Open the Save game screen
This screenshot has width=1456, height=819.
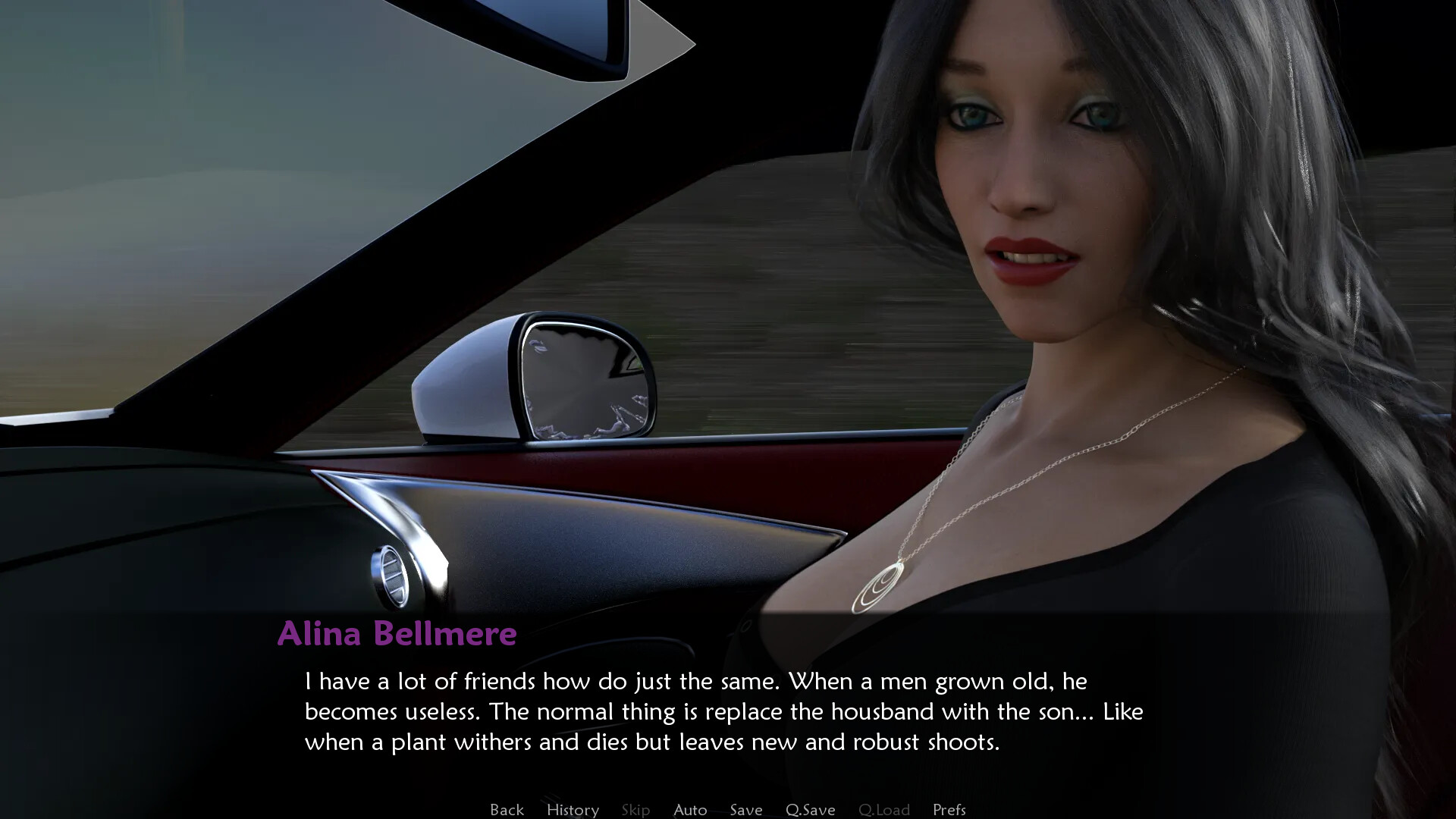pyautogui.click(x=746, y=809)
